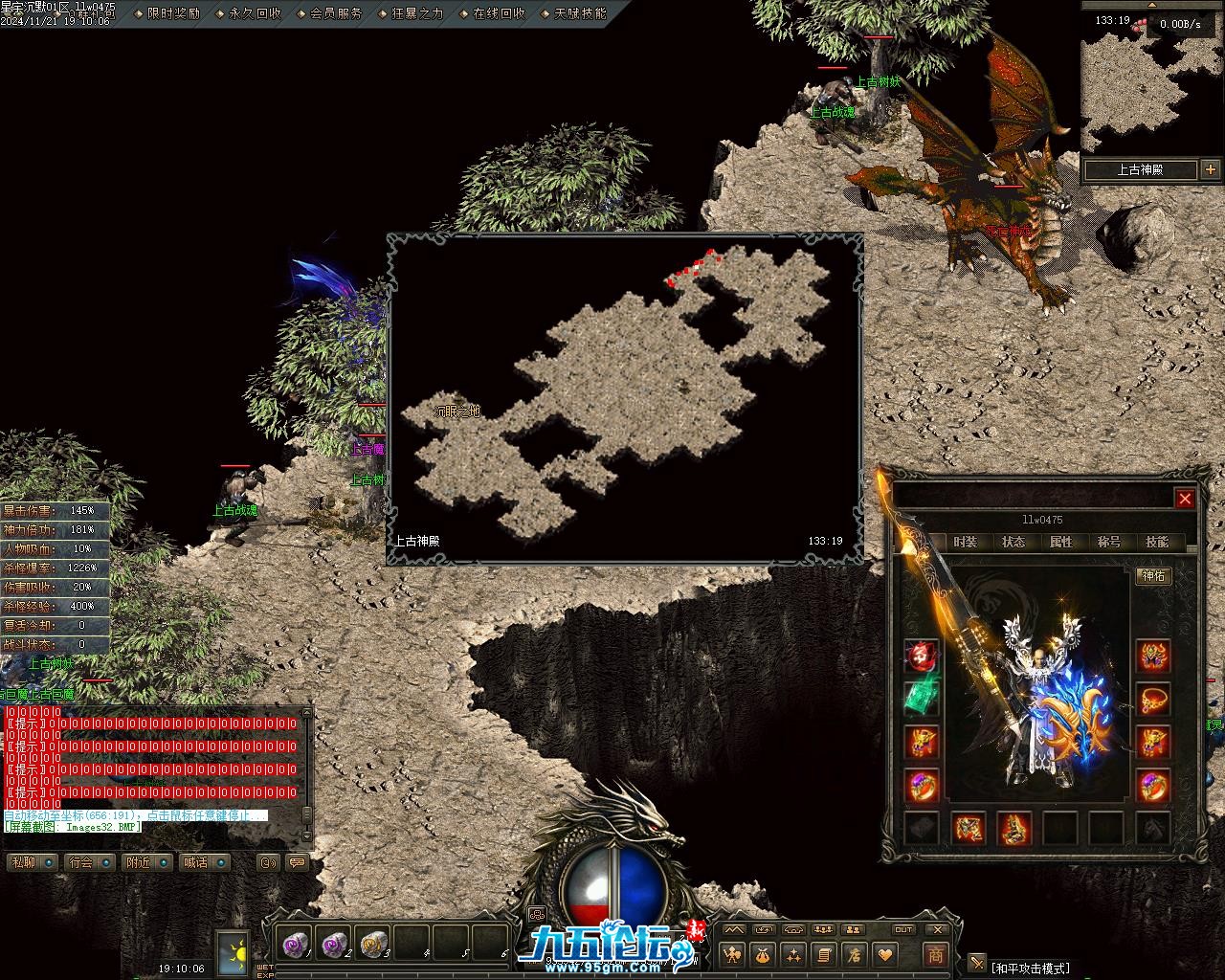Select the 称号 title tab
The width and height of the screenshot is (1225, 980).
pyautogui.click(x=1109, y=542)
